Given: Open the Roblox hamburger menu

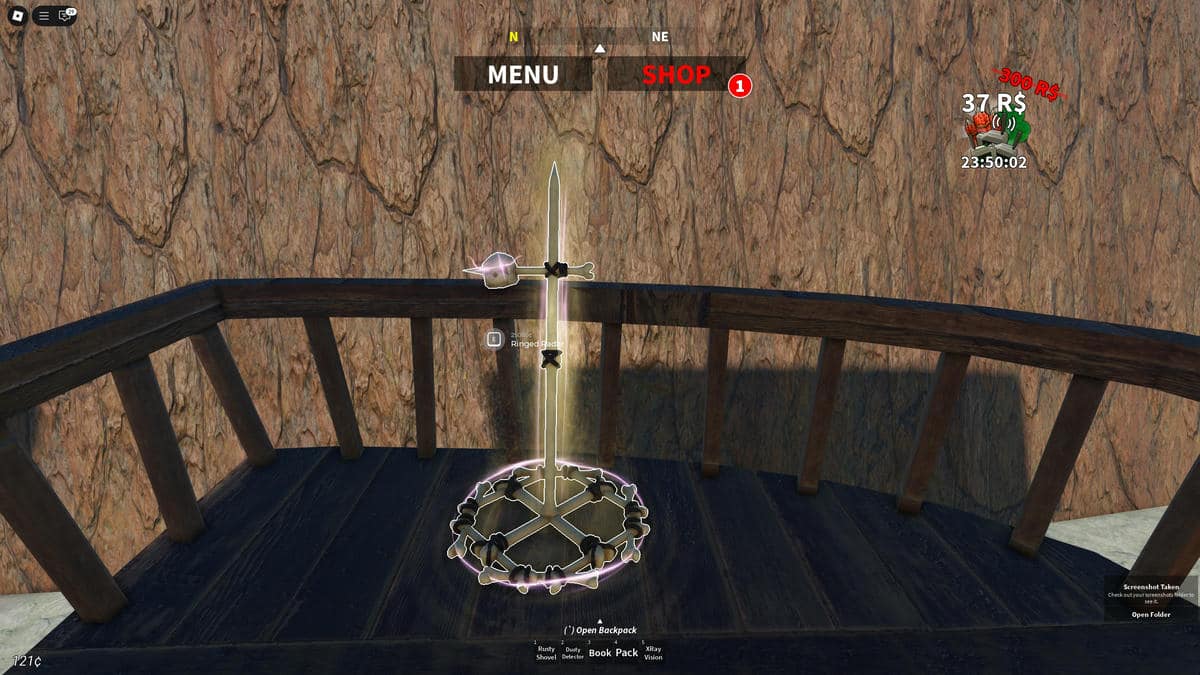Looking at the screenshot, I should (44, 16).
